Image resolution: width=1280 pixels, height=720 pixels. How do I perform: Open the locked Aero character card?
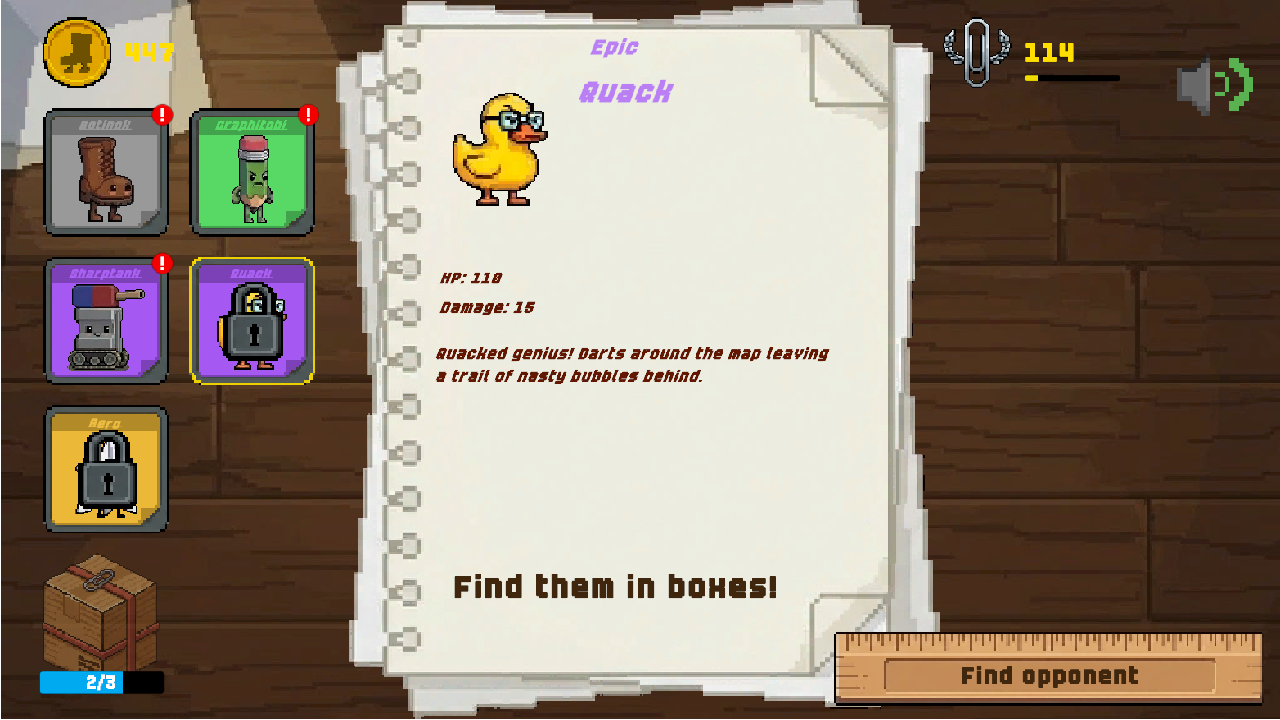(x=106, y=470)
